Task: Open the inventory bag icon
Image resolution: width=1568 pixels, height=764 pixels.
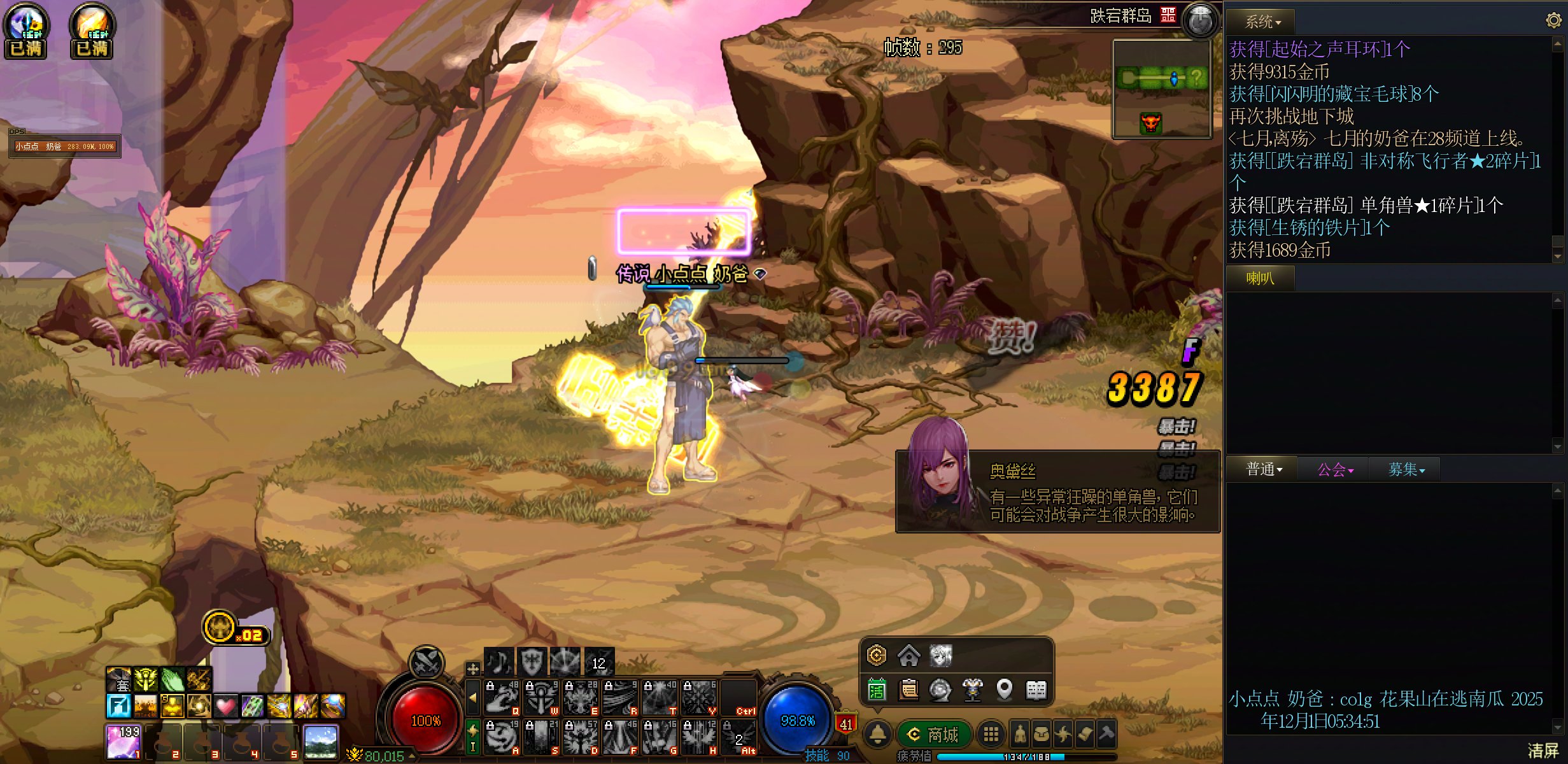Action: click(1042, 735)
